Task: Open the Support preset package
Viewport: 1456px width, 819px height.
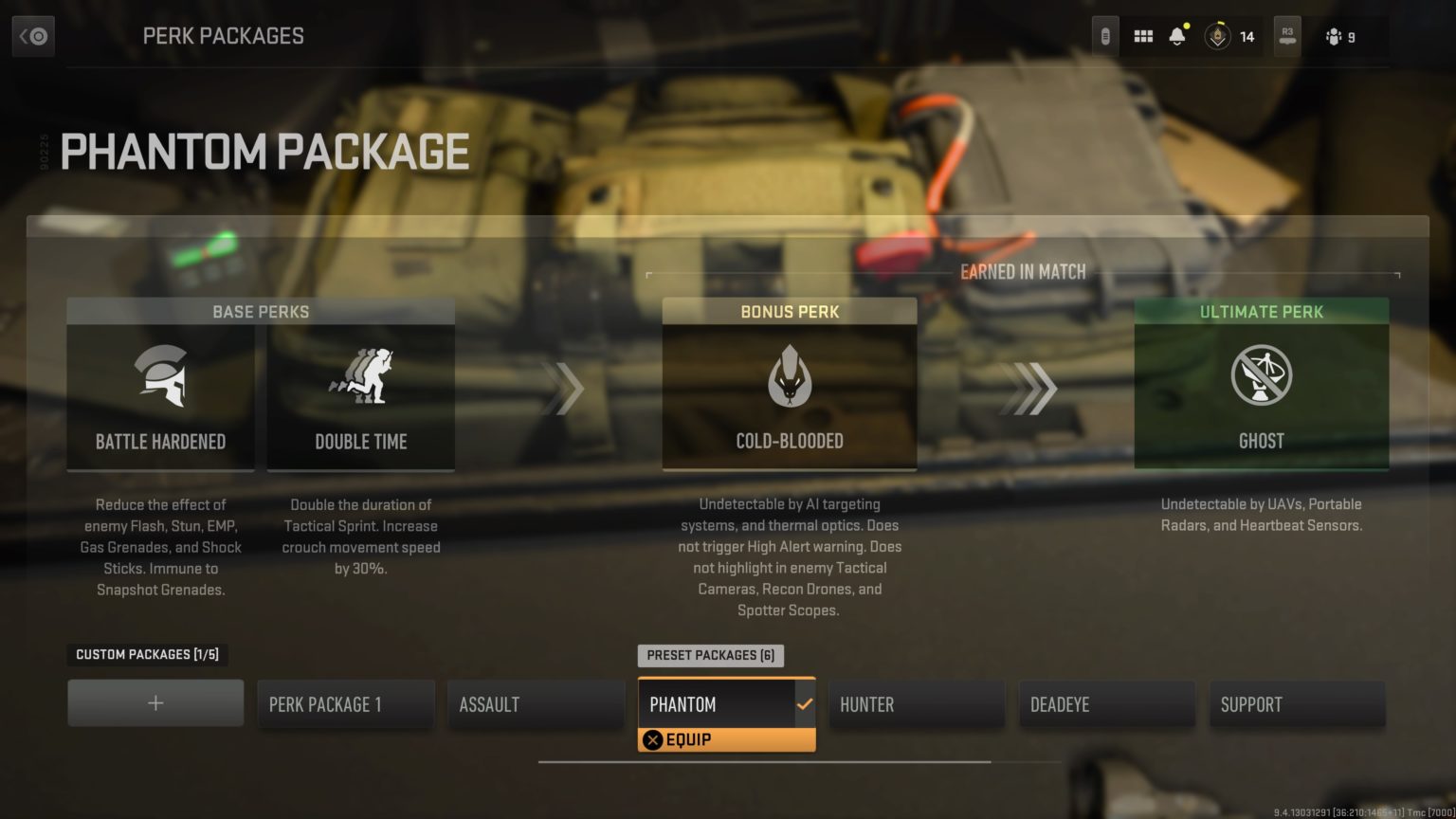Action: tap(1297, 704)
